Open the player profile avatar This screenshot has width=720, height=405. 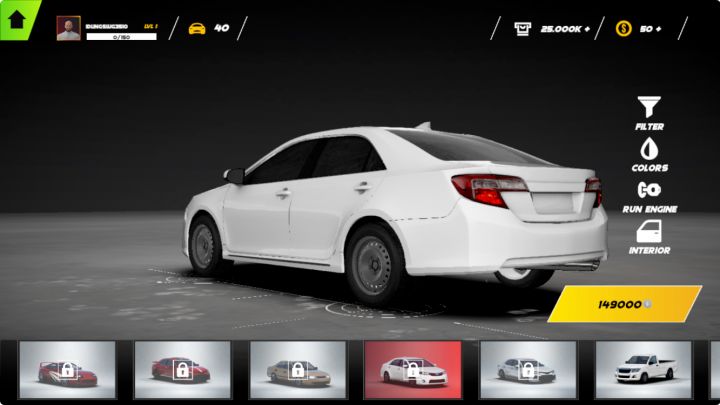(68, 28)
